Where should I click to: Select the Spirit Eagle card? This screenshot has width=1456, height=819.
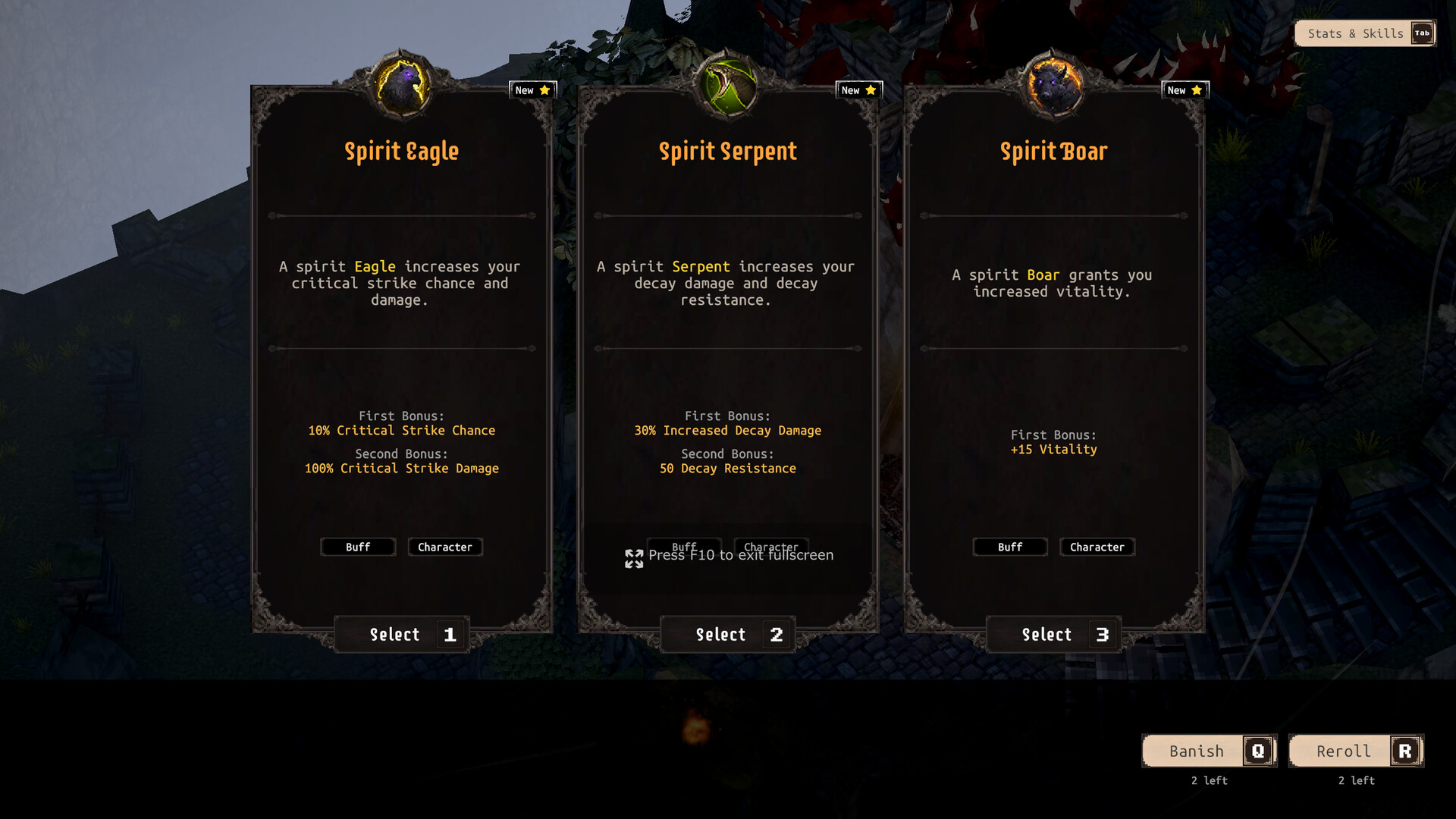coord(401,635)
